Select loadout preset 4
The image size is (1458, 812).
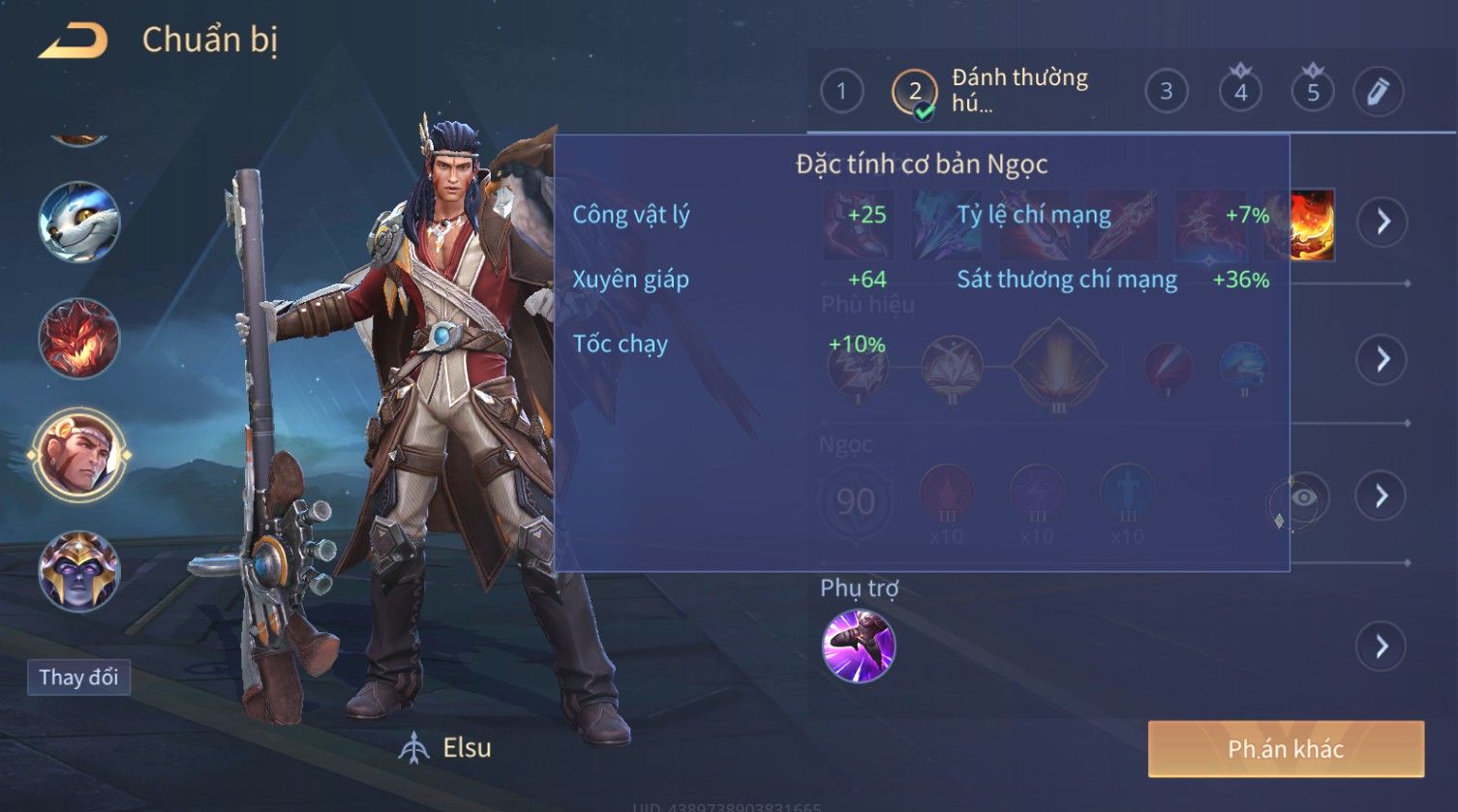pyautogui.click(x=1240, y=92)
